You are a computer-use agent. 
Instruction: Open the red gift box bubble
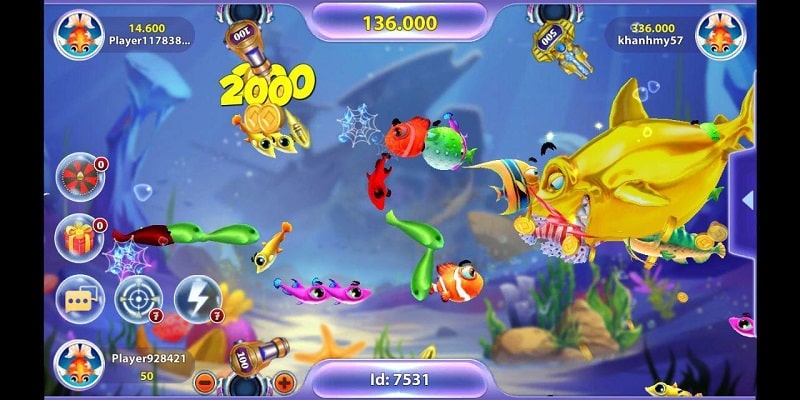80,239
